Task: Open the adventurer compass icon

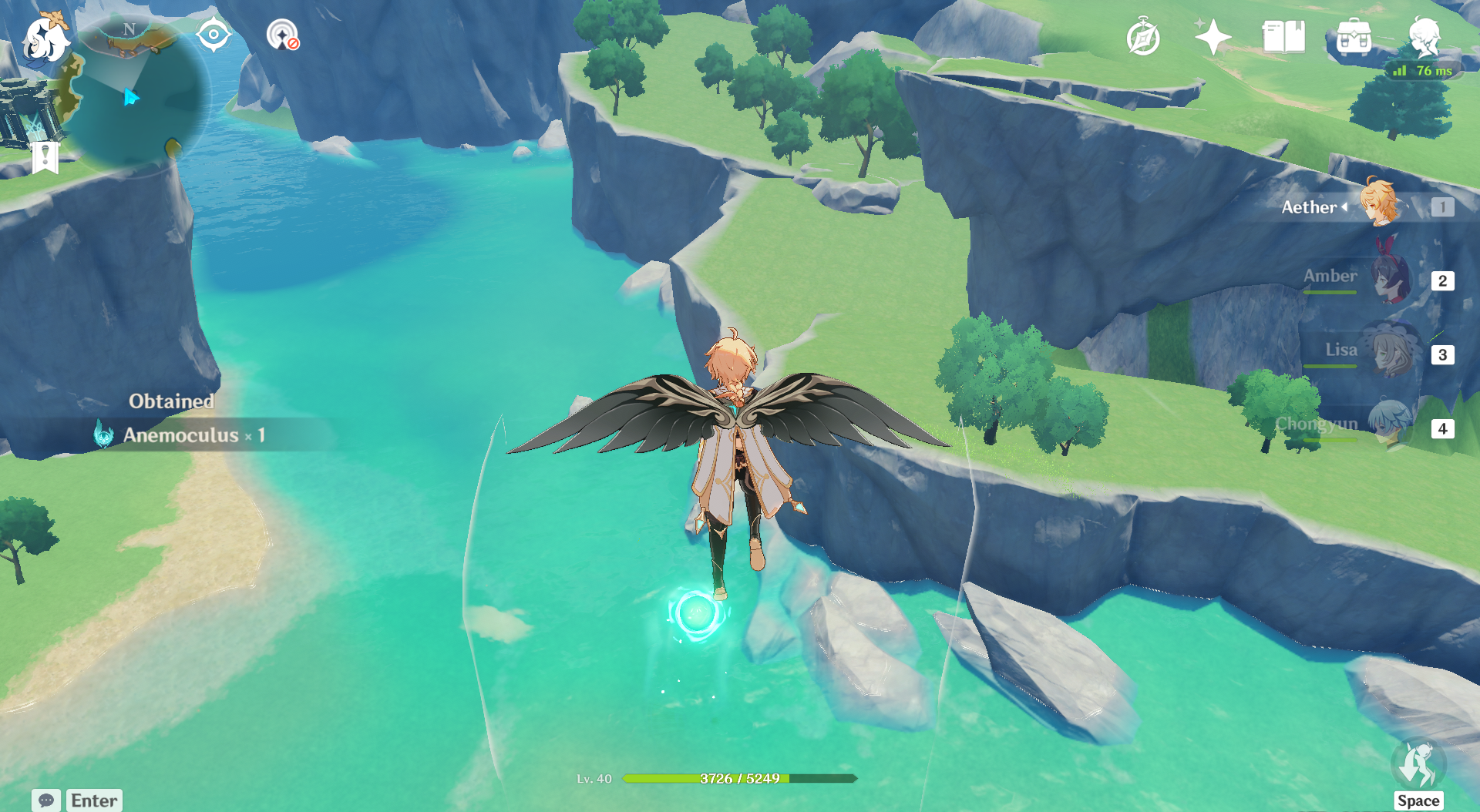Action: click(x=1142, y=38)
